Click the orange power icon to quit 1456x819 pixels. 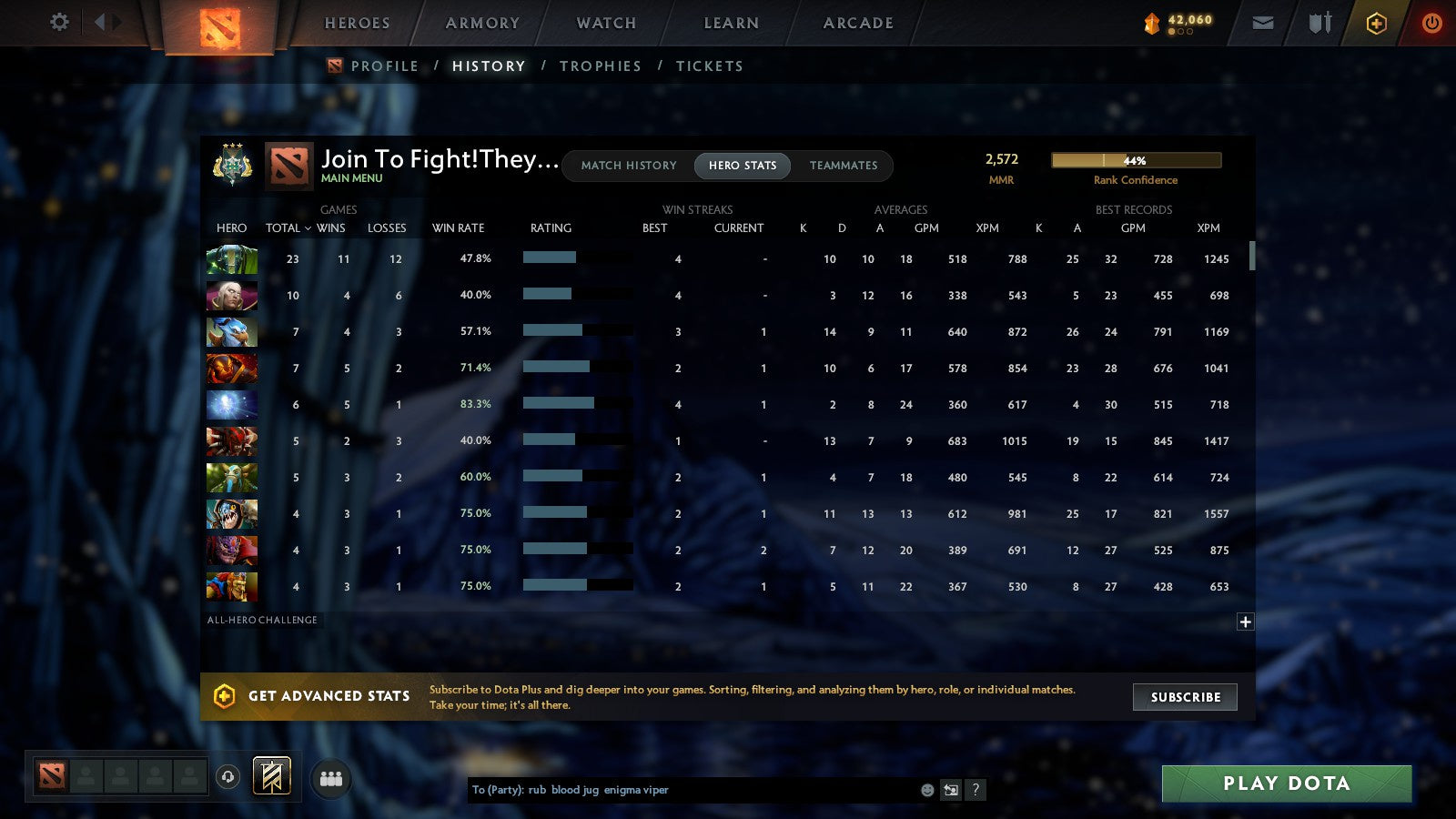(x=1431, y=23)
